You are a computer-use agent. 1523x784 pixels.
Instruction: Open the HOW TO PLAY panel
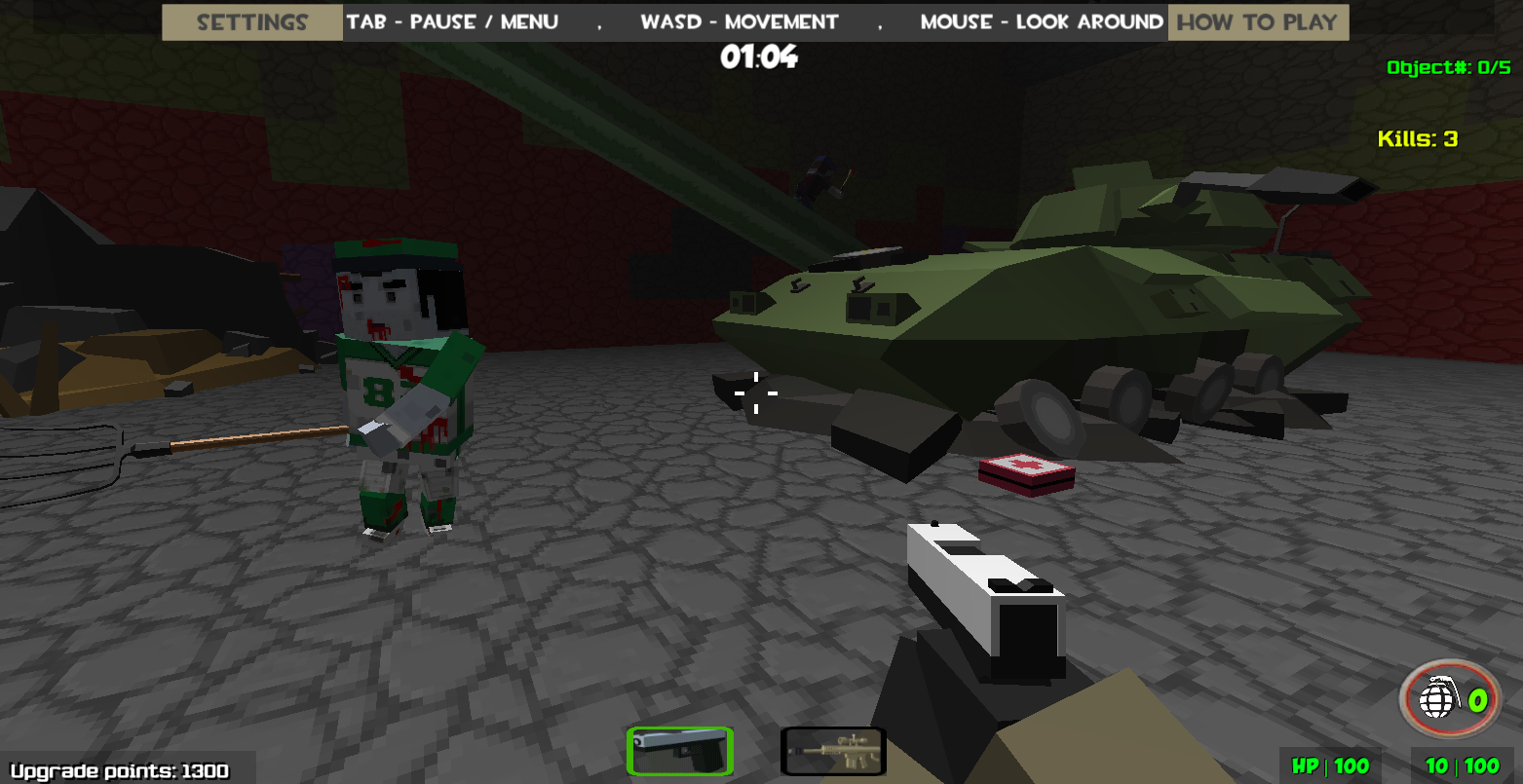click(1258, 21)
